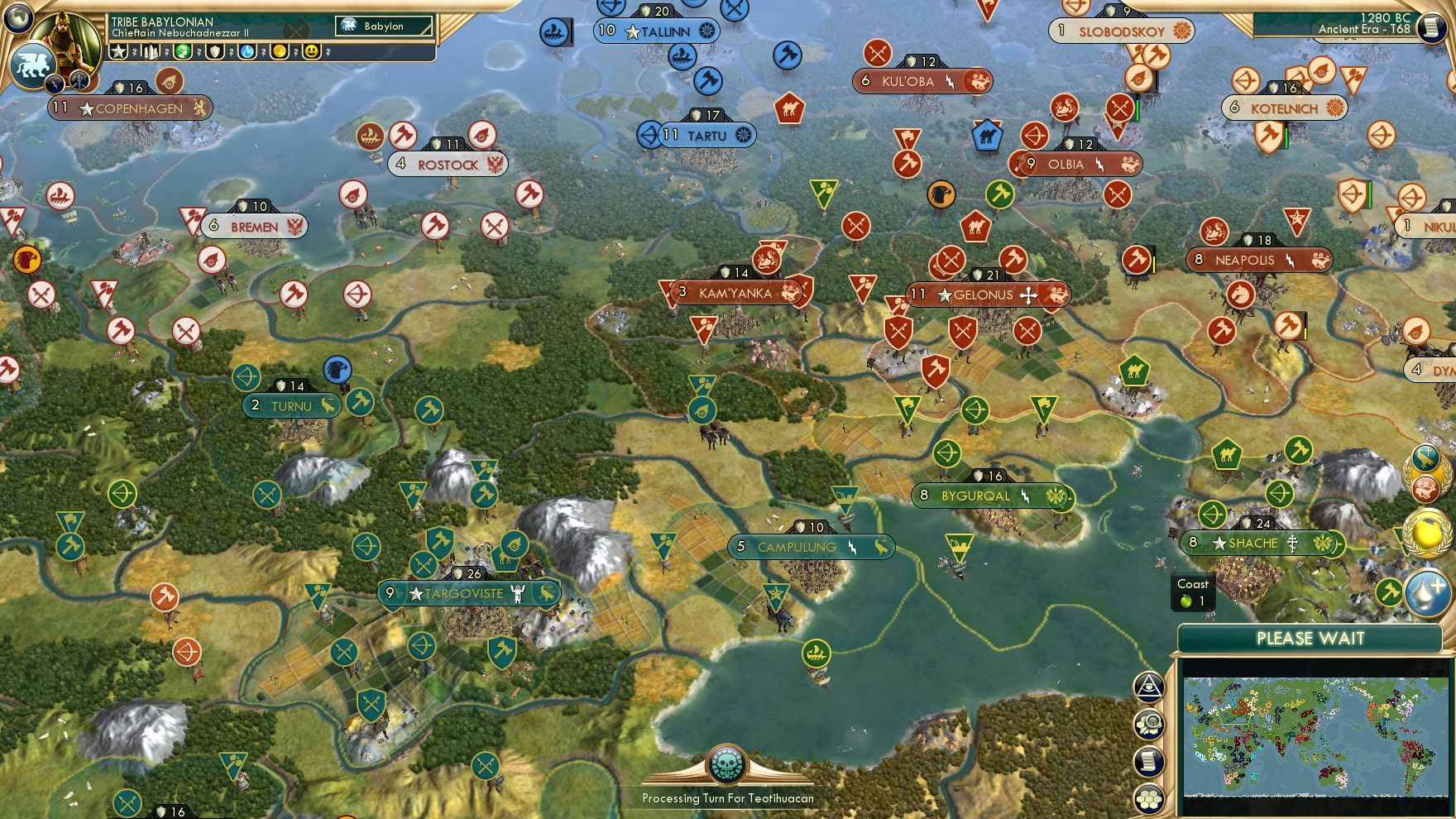Image resolution: width=1456 pixels, height=819 pixels.
Task: Click the PLEASE WAIT turn button
Action: point(1310,639)
